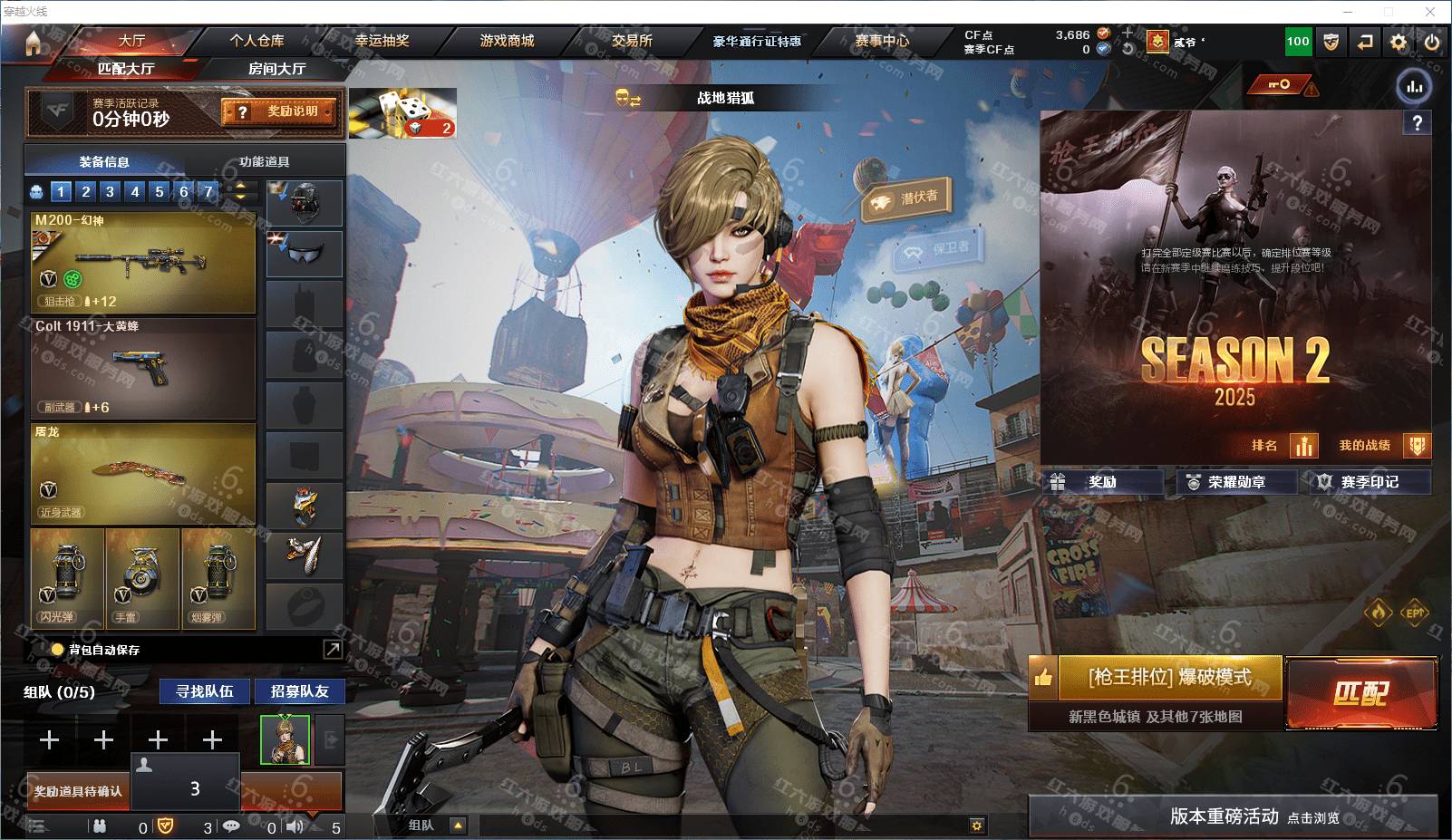The width and height of the screenshot is (1452, 840).
Task: View the 赛季印记 season mark panel
Action: (x=1369, y=482)
